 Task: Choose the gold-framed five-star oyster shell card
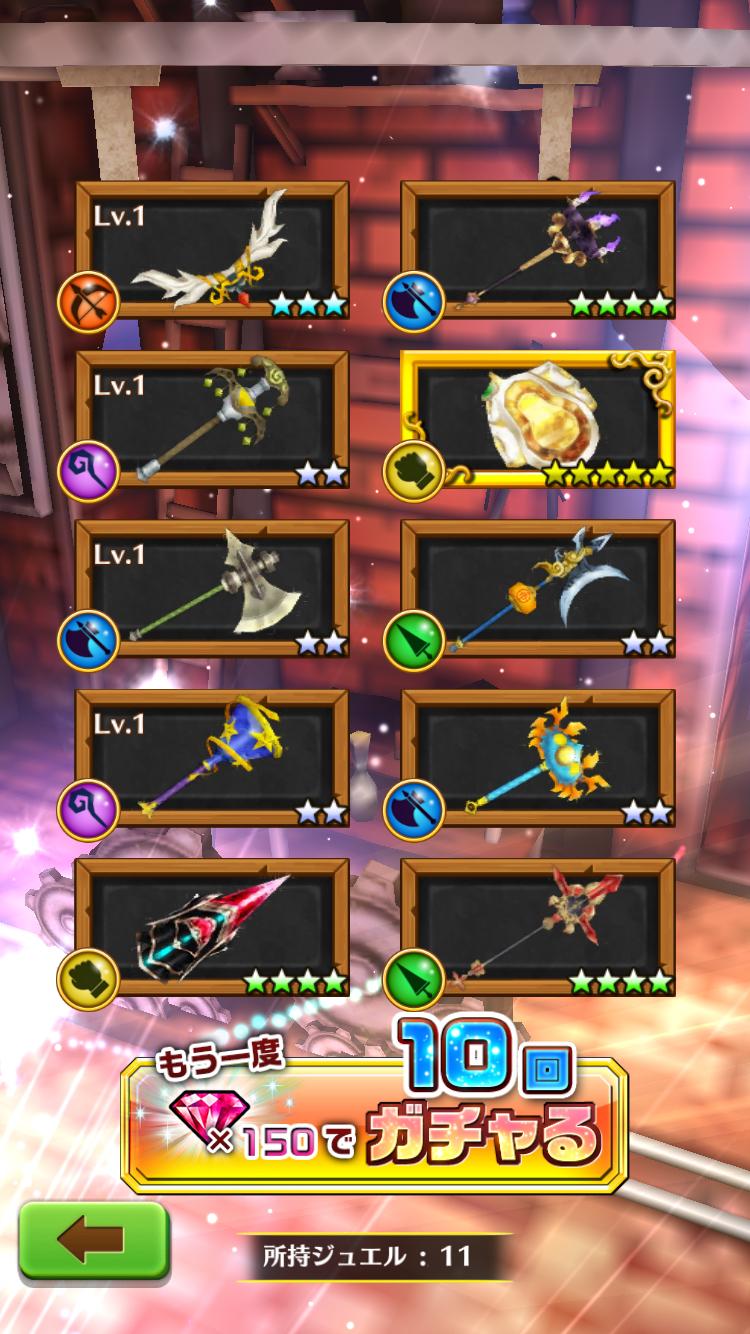(538, 419)
